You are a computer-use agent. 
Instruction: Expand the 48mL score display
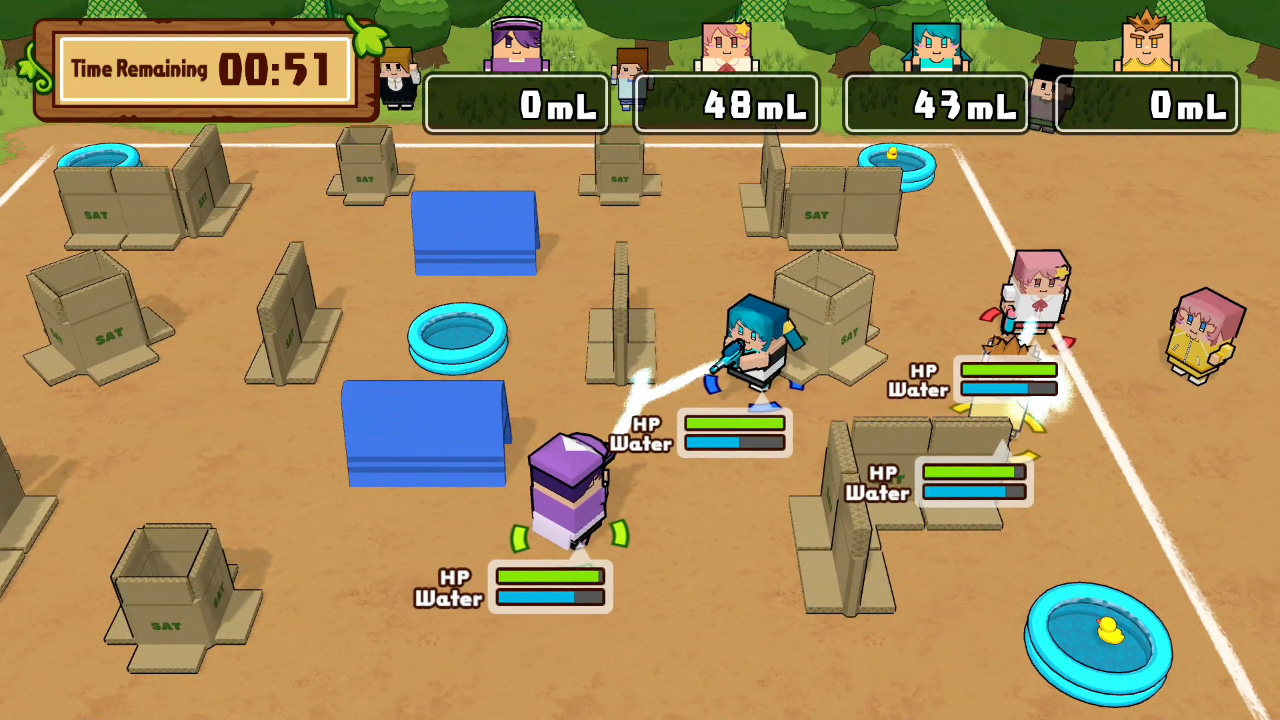point(726,103)
